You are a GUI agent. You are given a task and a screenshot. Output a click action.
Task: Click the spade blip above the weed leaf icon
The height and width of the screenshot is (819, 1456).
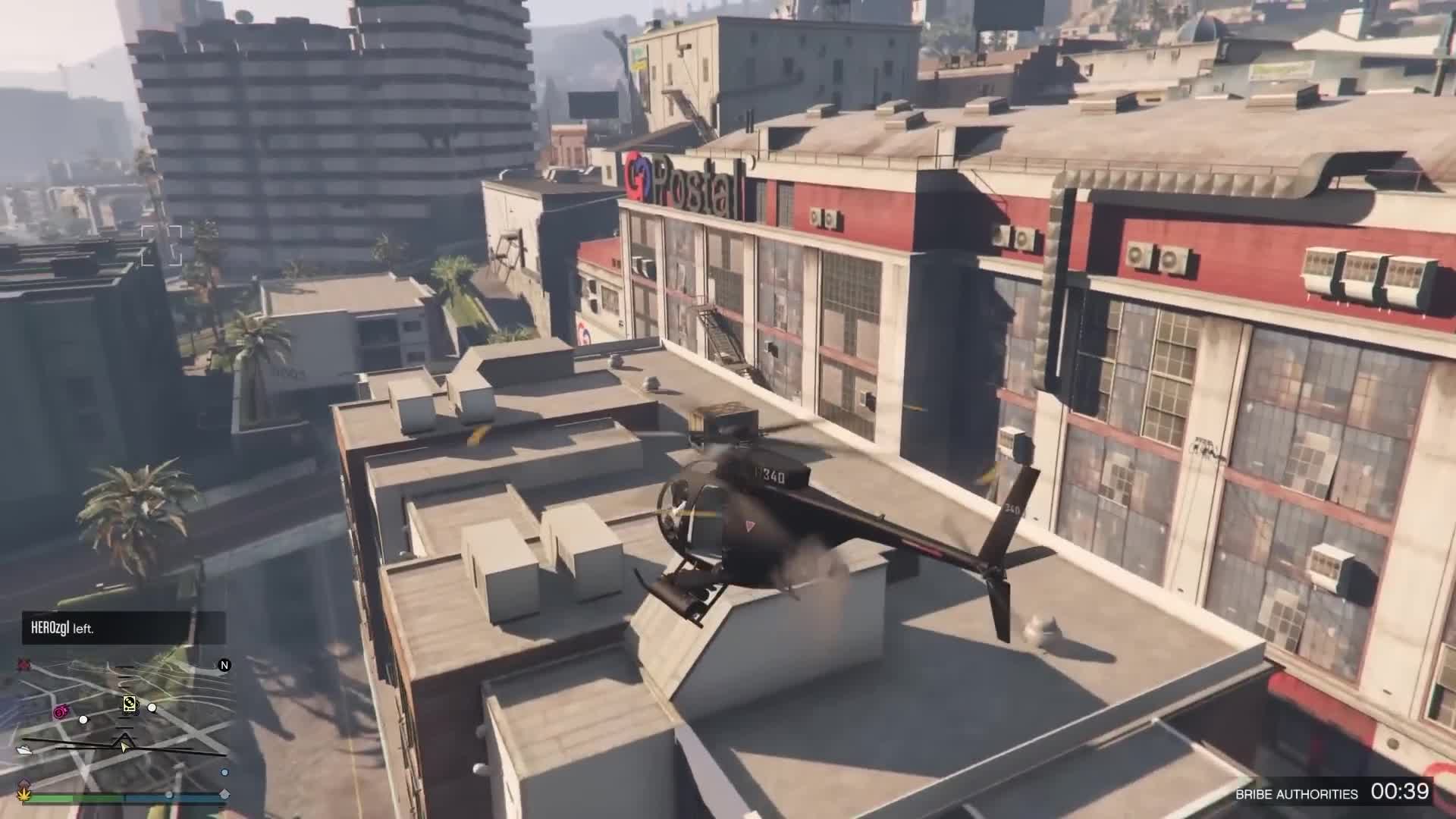click(x=25, y=783)
